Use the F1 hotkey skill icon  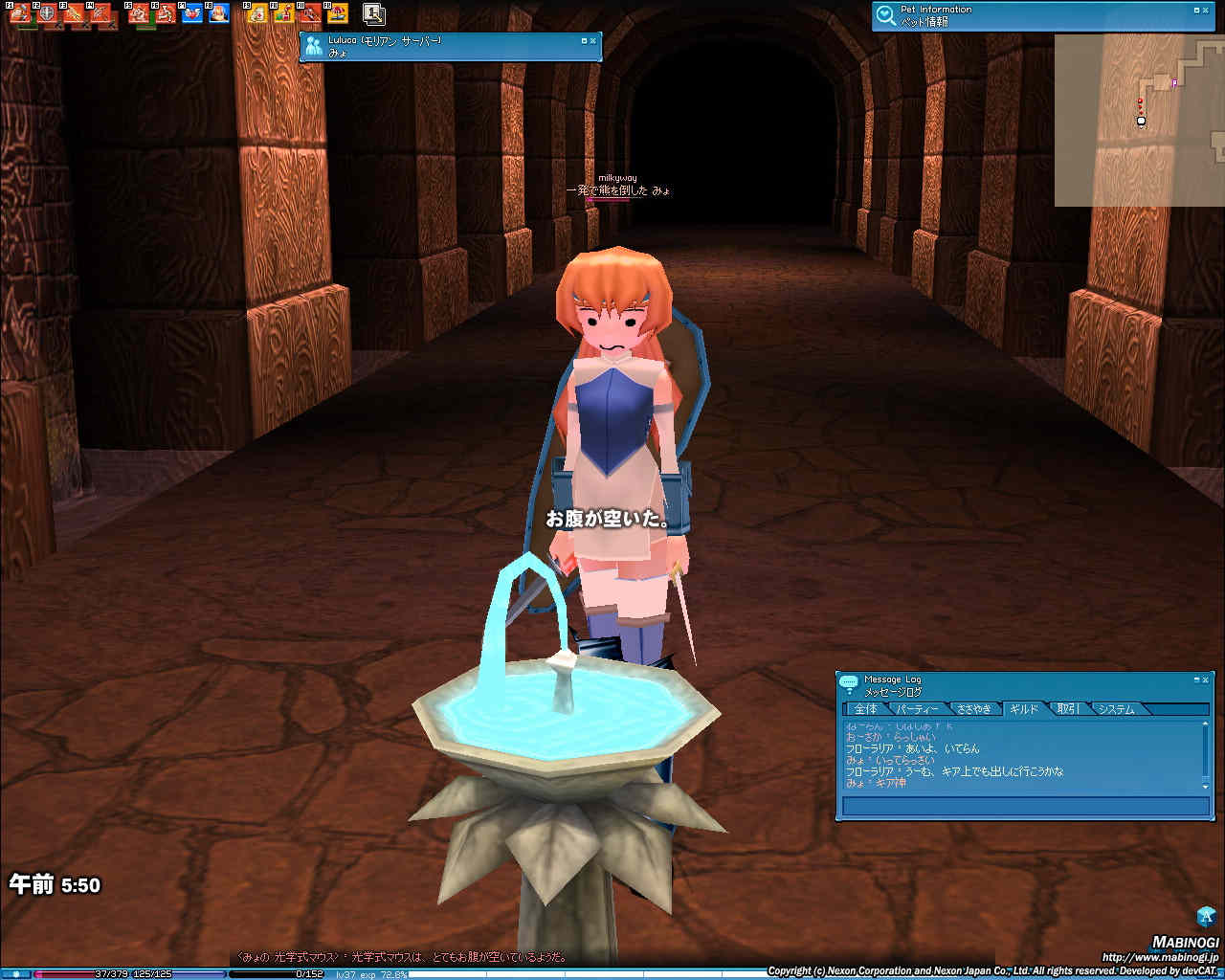click(20, 14)
